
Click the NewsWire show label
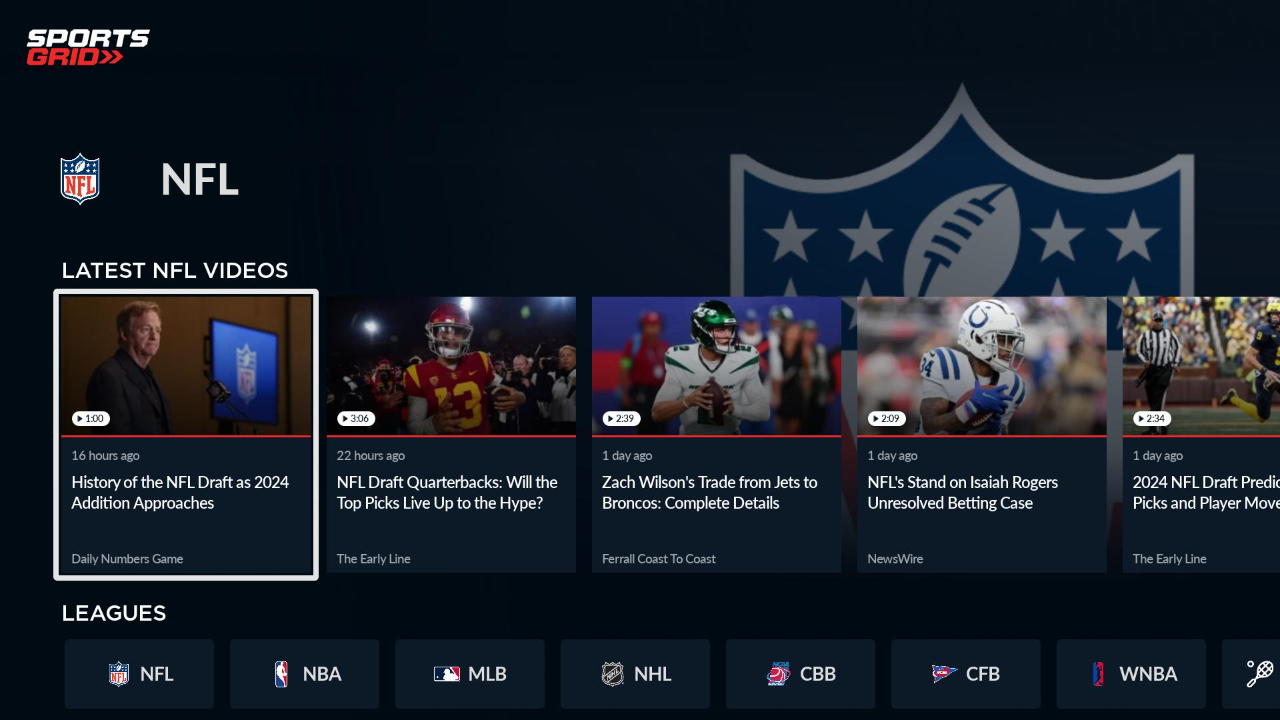click(x=895, y=558)
